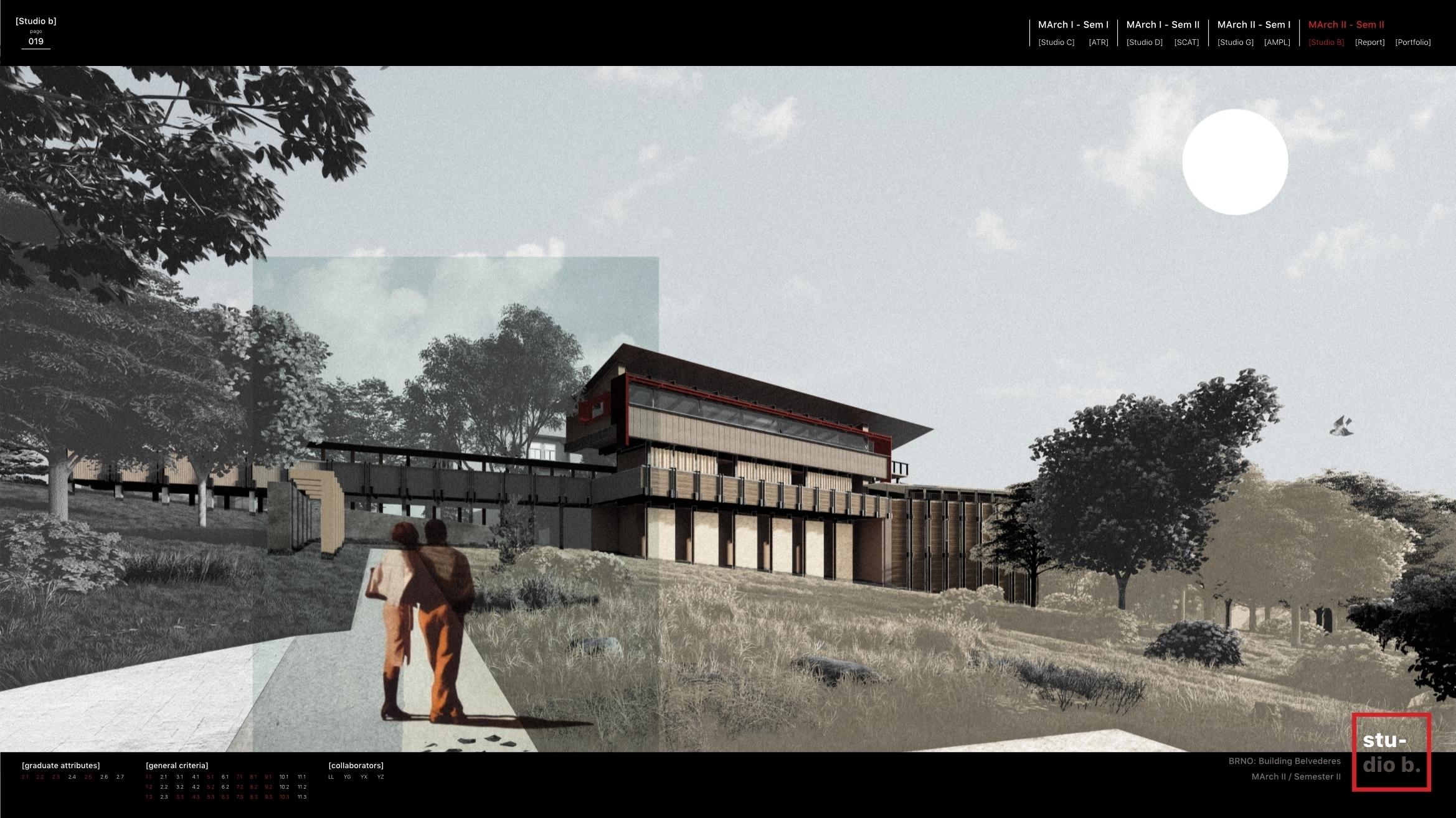The image size is (1456, 818).
Task: Switch to MArch I - Sem II
Action: 1163,25
